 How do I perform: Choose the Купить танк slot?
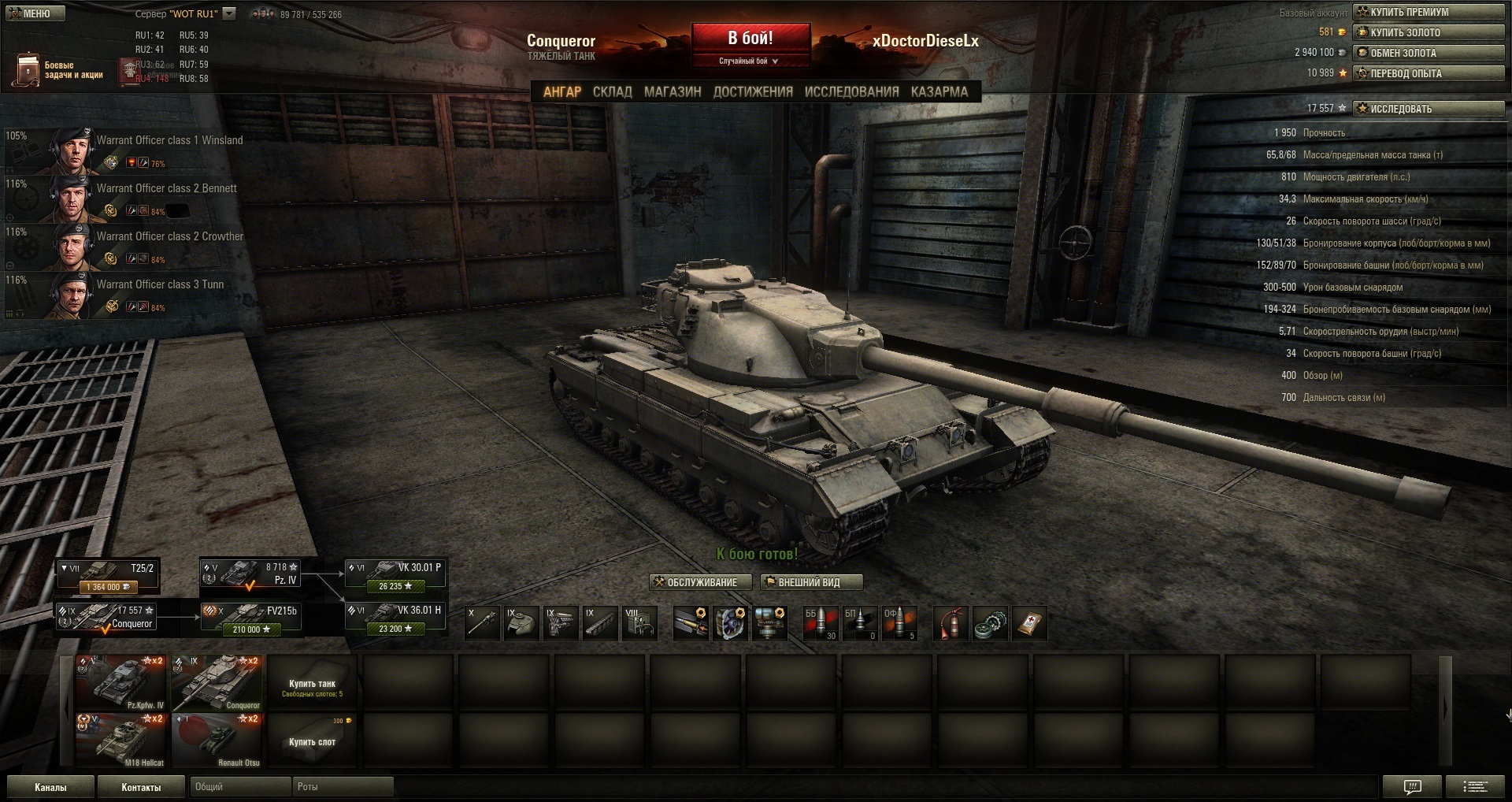coord(312,685)
